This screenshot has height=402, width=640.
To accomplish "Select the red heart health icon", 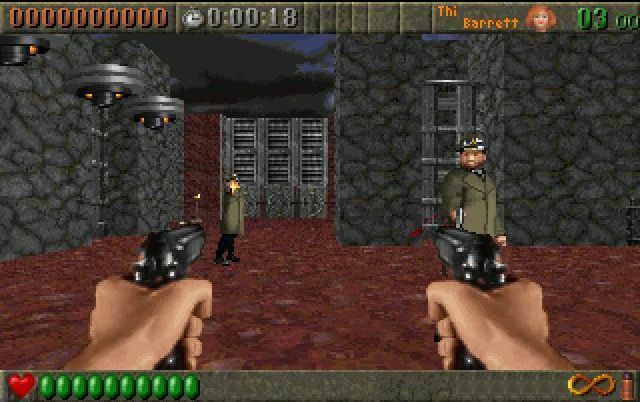I will click(x=21, y=385).
